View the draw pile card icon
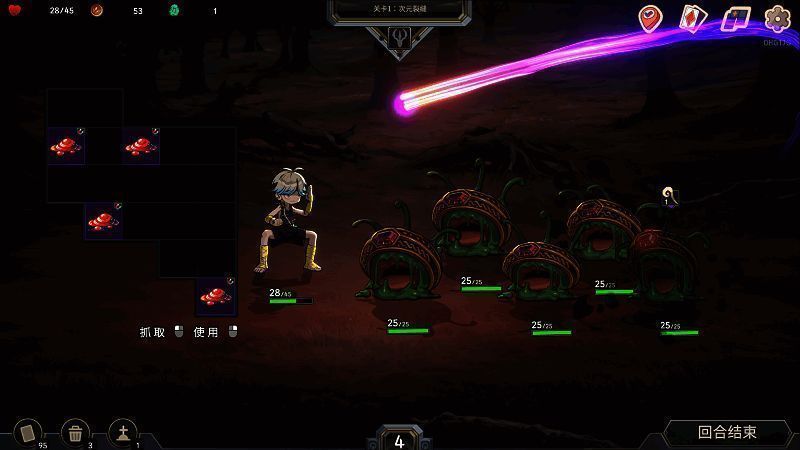This screenshot has height=450, width=800. tap(28, 432)
